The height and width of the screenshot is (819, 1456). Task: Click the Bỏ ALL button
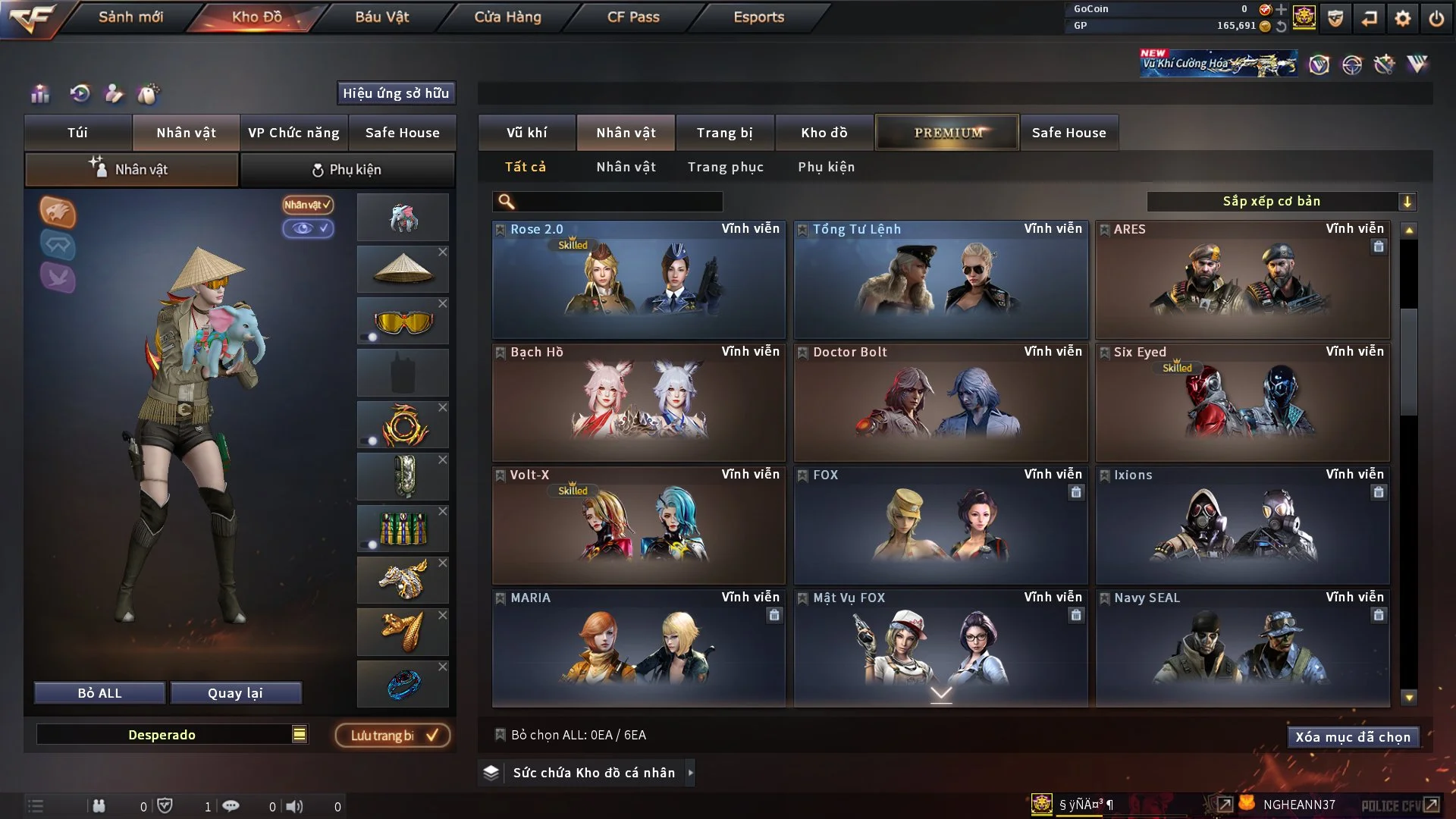coord(99,693)
